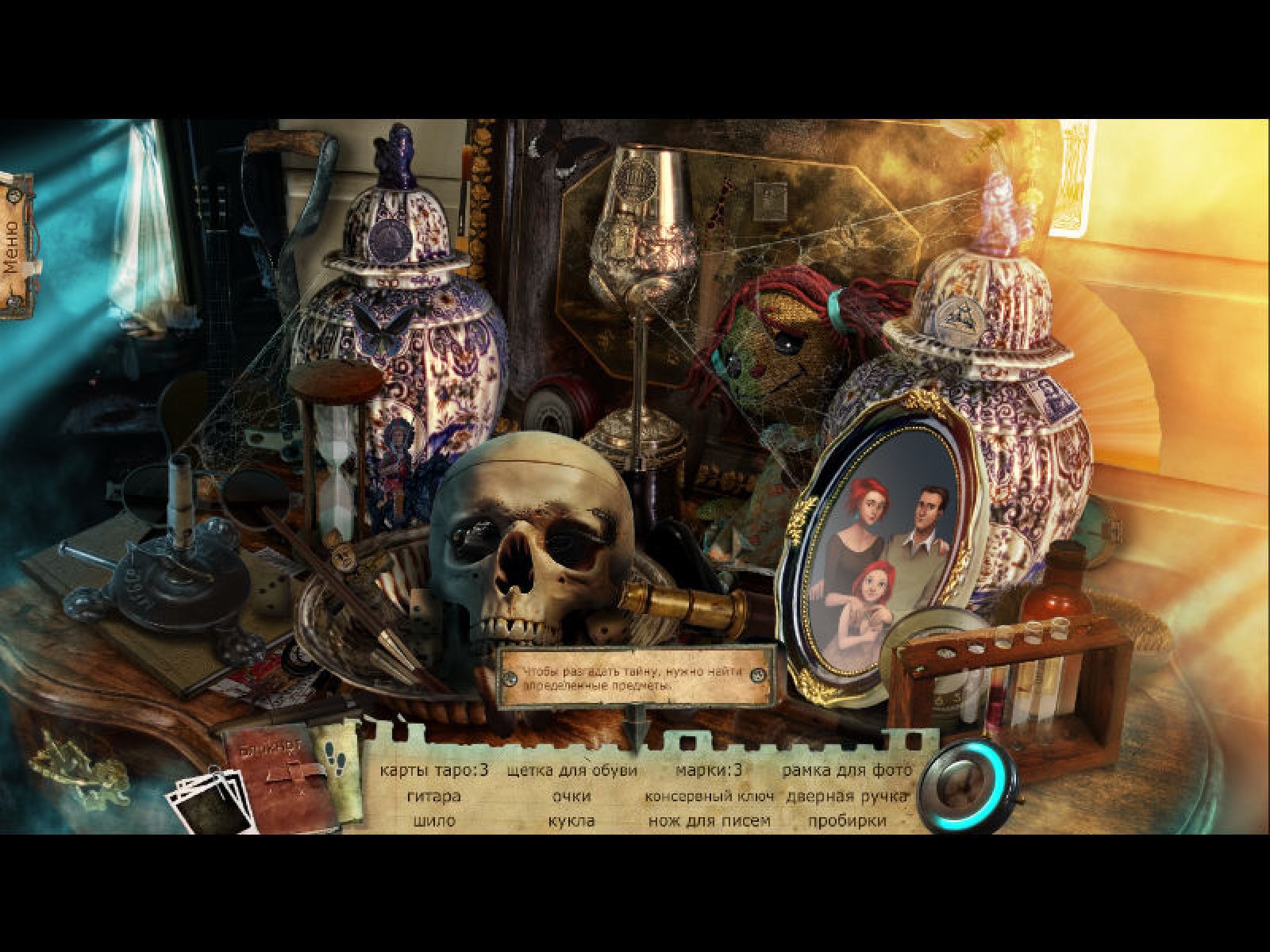Select 'щетка для обуви' in the item list
The image size is (1270, 952).
tap(571, 770)
